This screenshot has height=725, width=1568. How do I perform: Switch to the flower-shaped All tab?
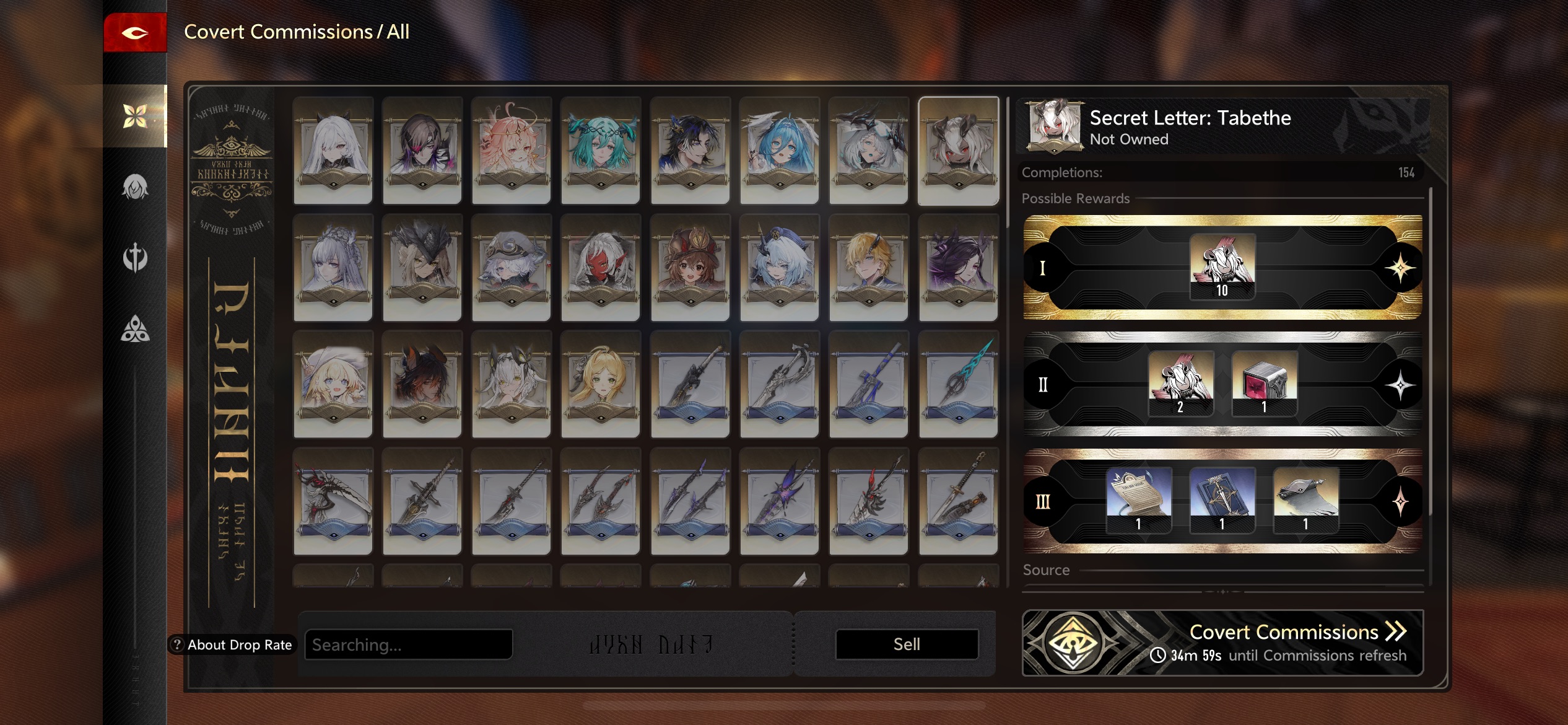tap(135, 116)
